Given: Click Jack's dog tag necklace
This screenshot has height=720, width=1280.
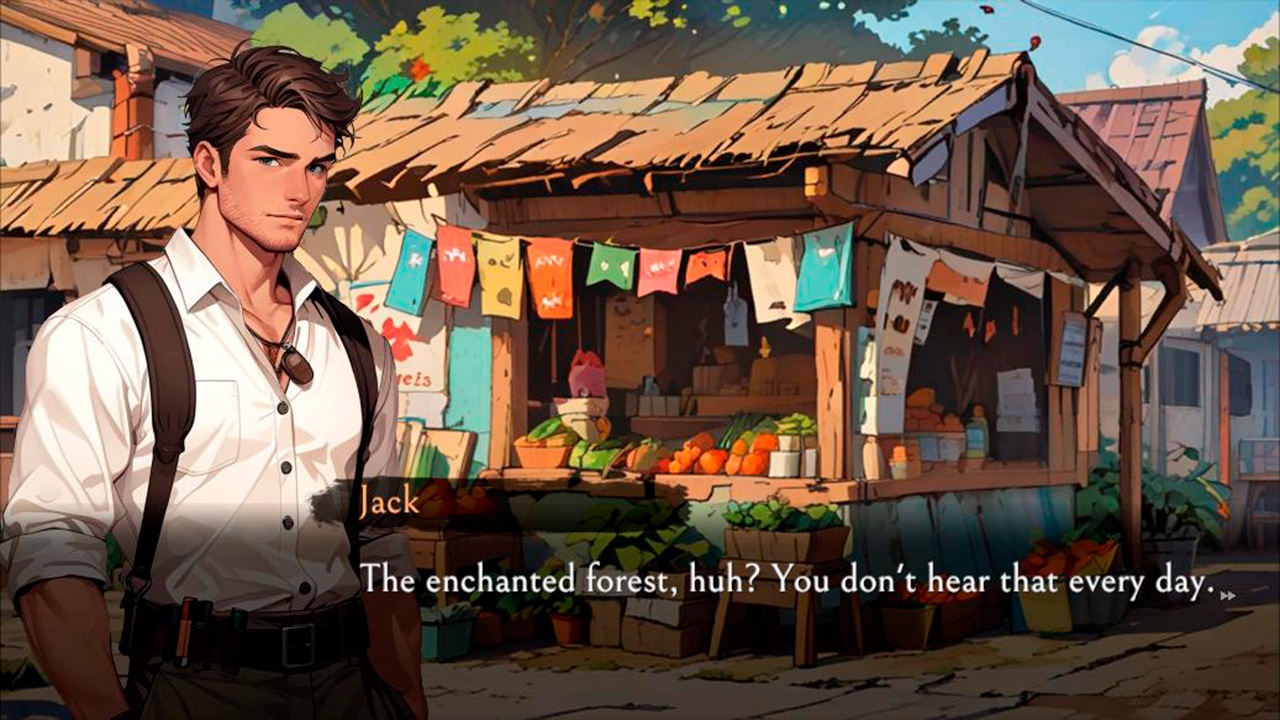Looking at the screenshot, I should 298,365.
